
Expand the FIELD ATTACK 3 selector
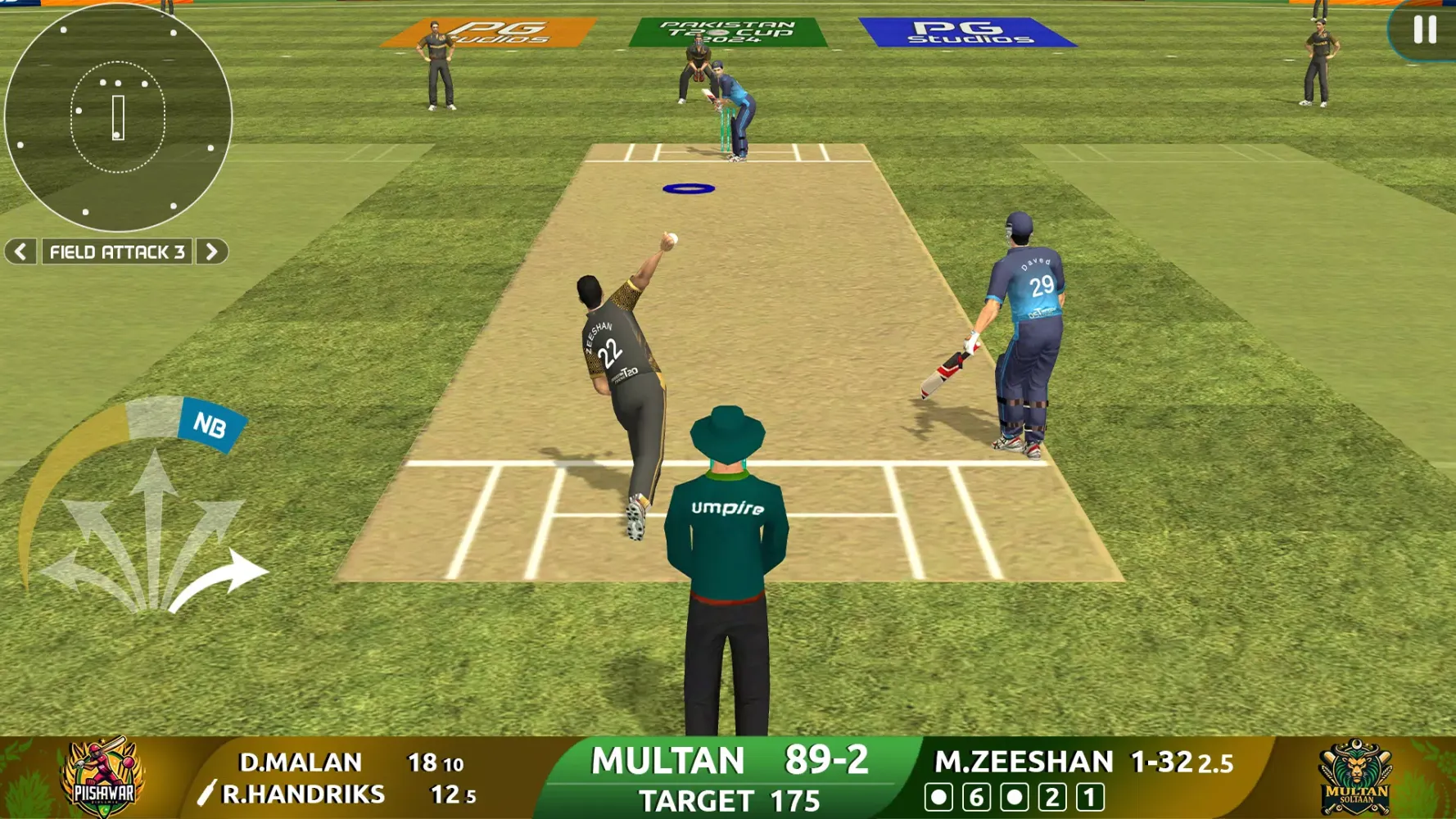116,252
